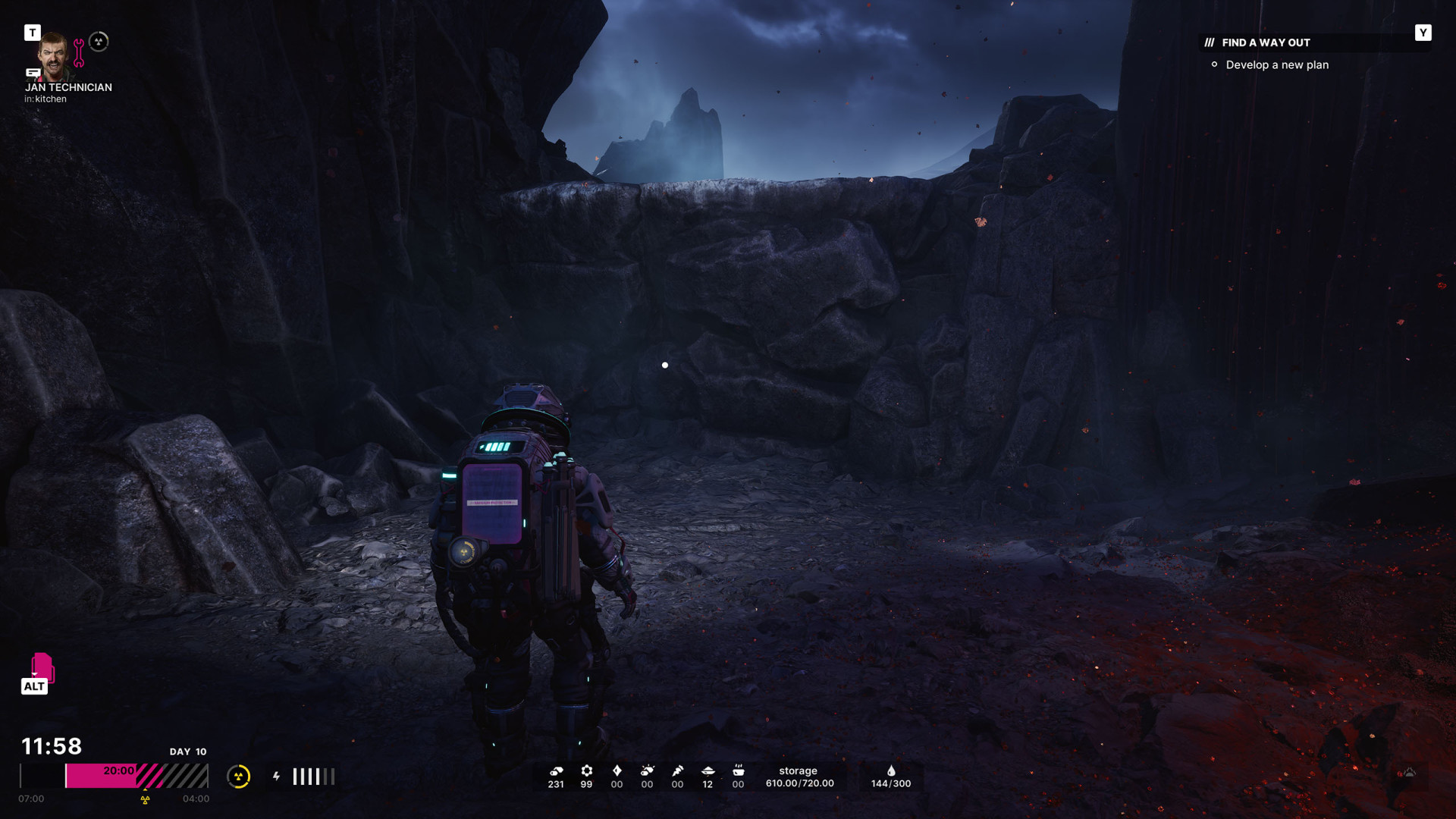Select the pink wrench icon by the portrait
This screenshot has height=819, width=1456.
click(x=79, y=52)
